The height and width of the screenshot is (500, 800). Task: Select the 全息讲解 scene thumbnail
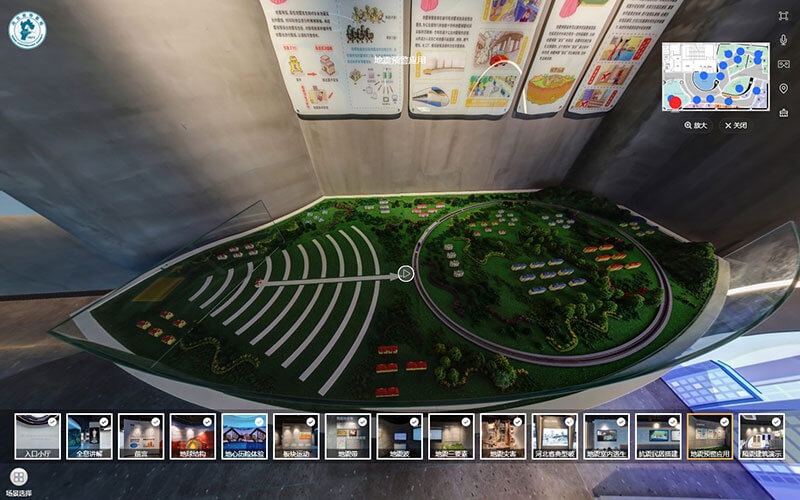(x=89, y=436)
